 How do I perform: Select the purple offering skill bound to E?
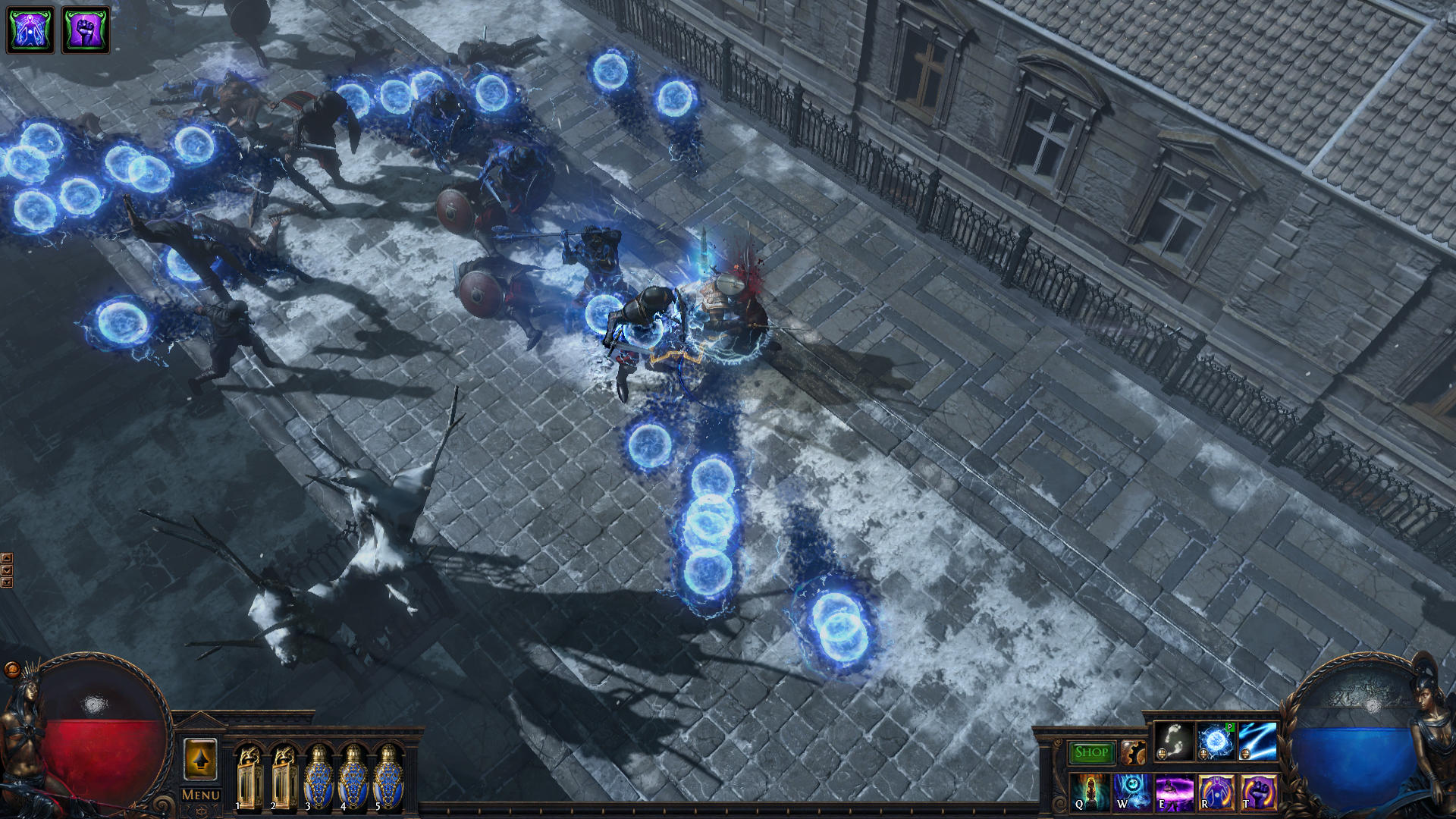[1175, 794]
